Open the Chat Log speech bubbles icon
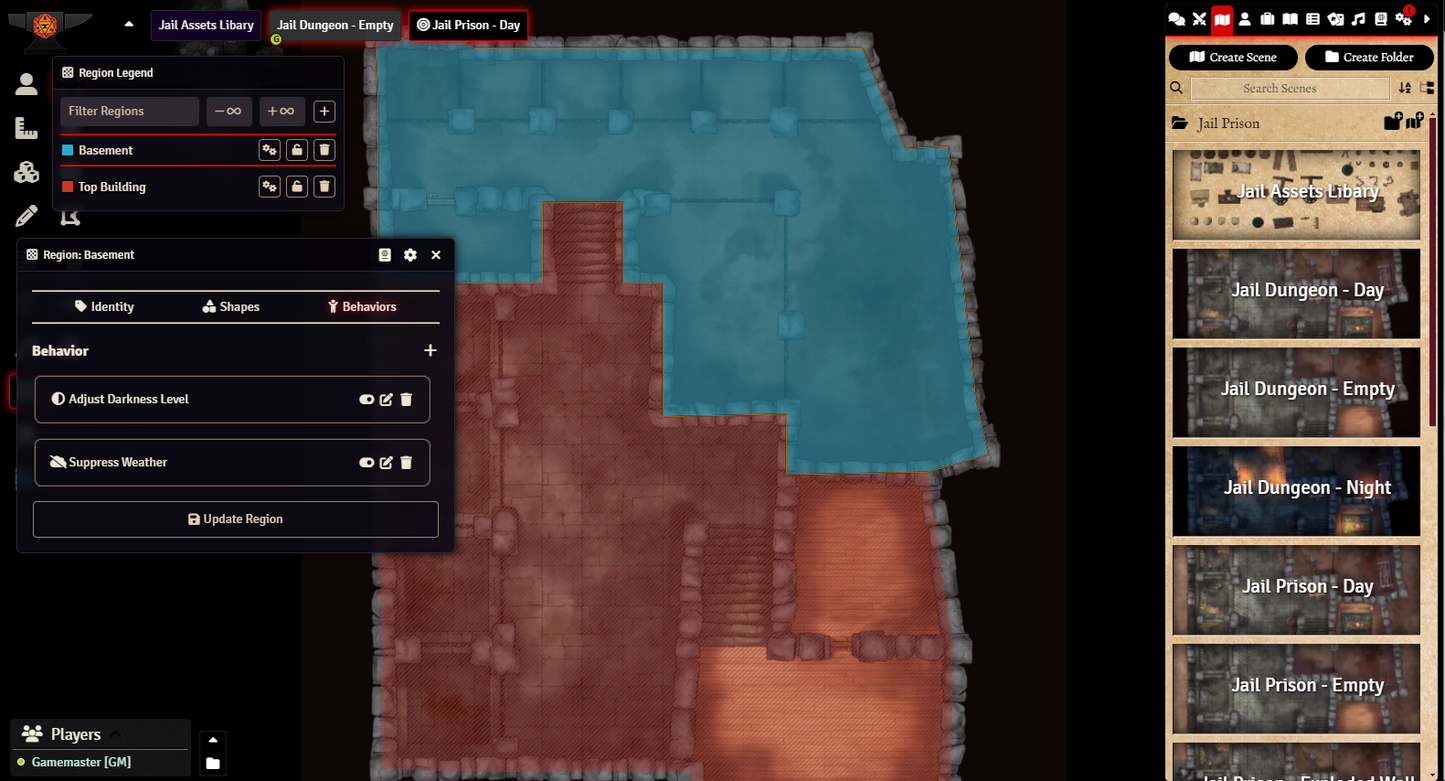This screenshot has width=1445, height=781. click(1177, 18)
